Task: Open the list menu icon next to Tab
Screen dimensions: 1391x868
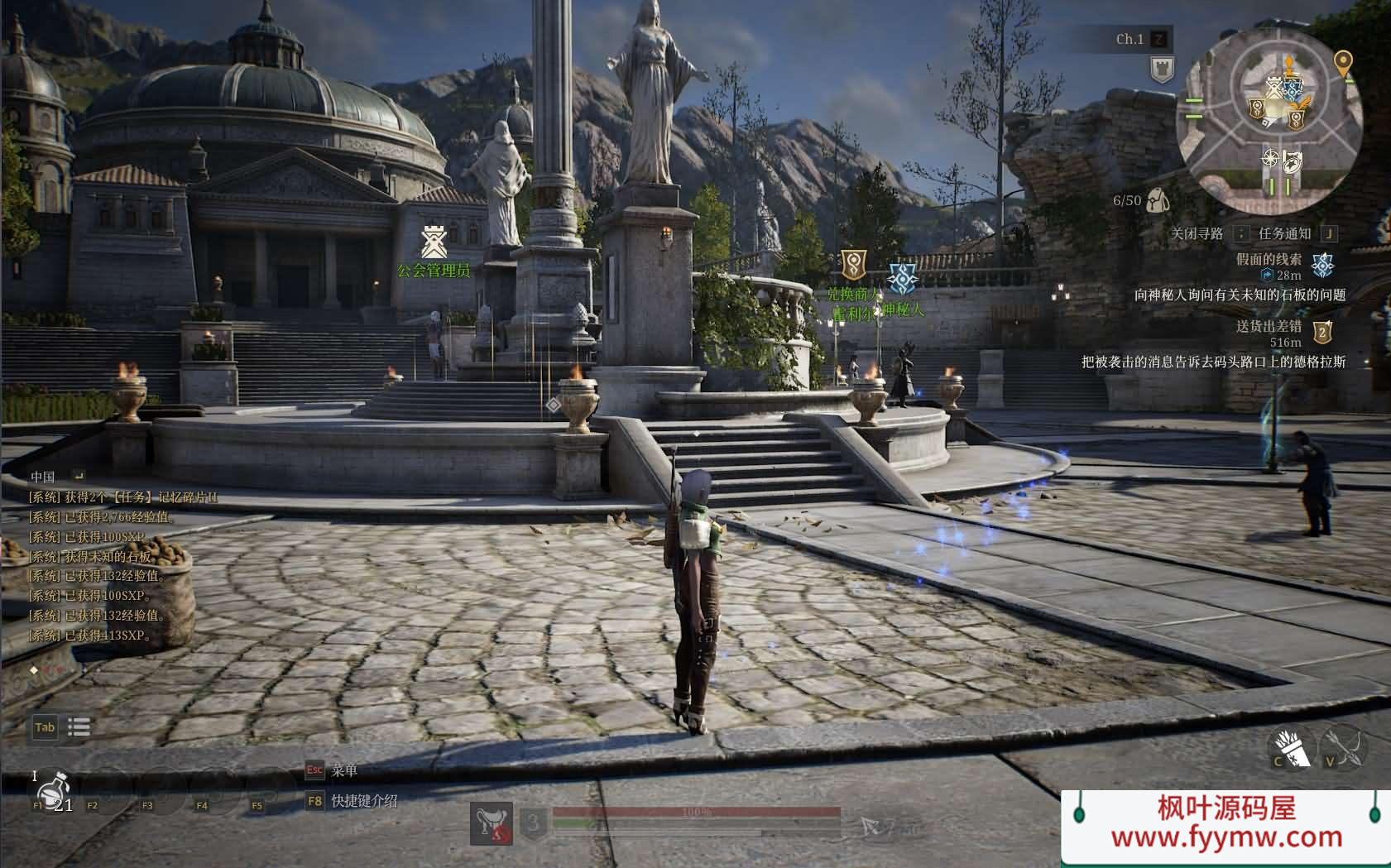Action: click(x=79, y=727)
